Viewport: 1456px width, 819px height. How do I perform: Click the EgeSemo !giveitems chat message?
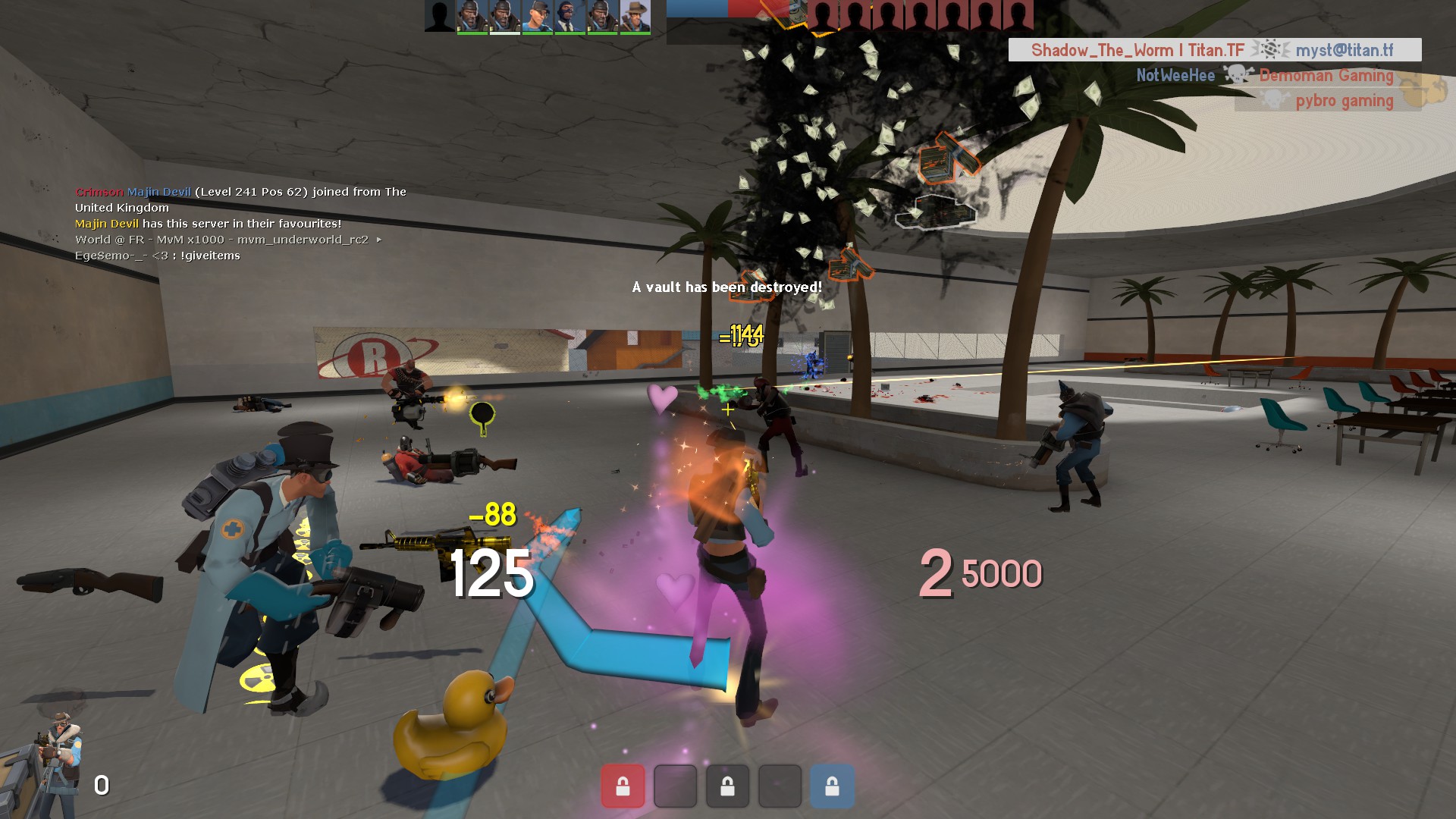(158, 256)
